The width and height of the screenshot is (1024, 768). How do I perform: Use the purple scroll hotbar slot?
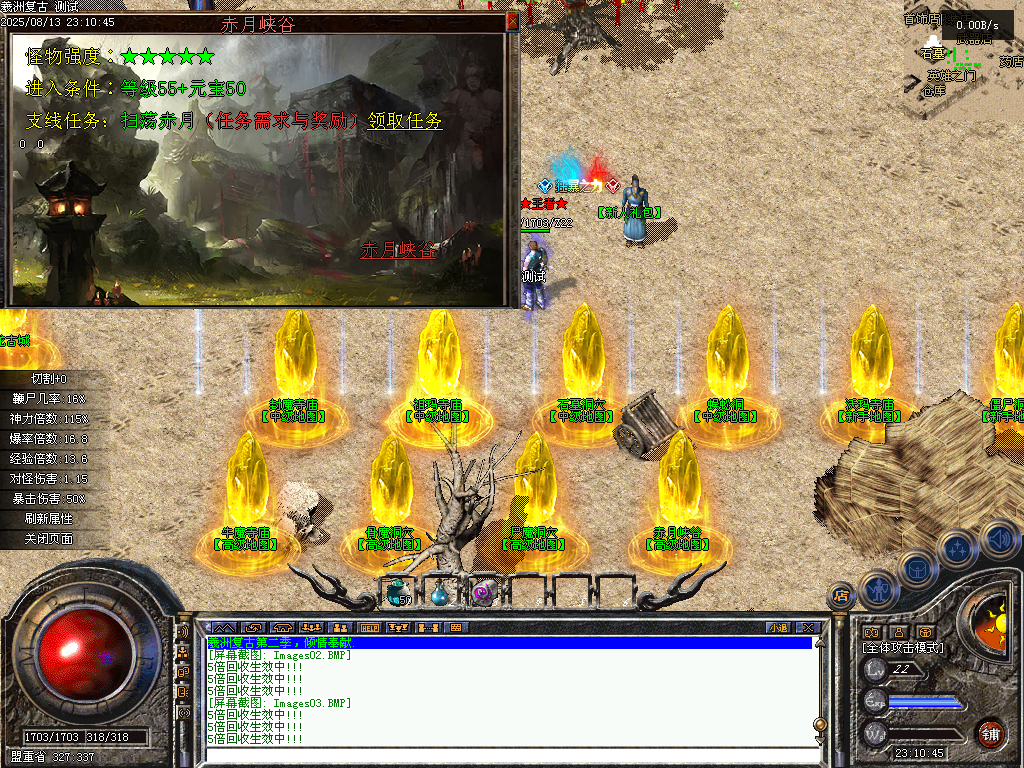tap(483, 592)
